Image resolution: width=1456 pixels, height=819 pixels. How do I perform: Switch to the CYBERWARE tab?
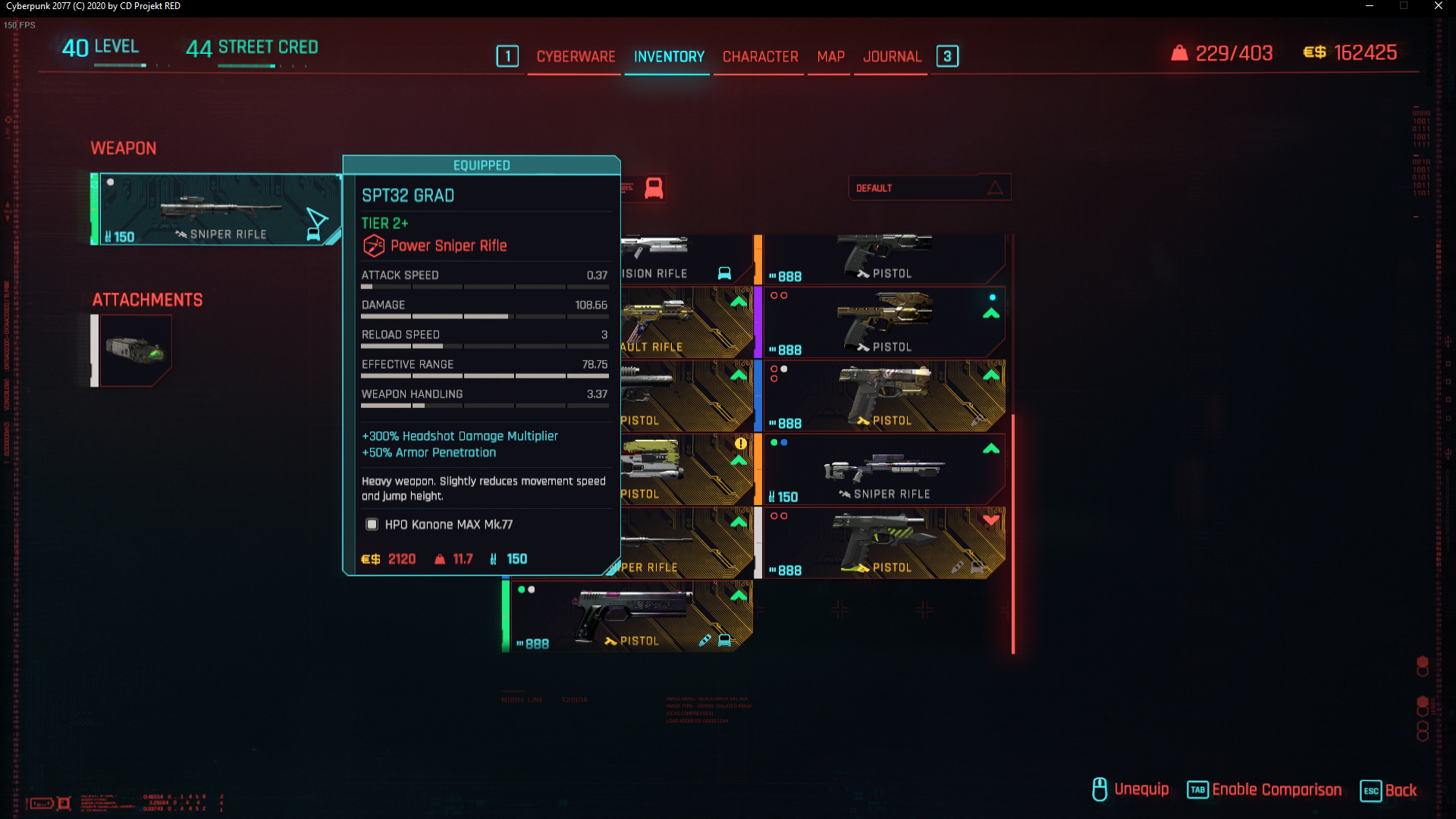575,56
